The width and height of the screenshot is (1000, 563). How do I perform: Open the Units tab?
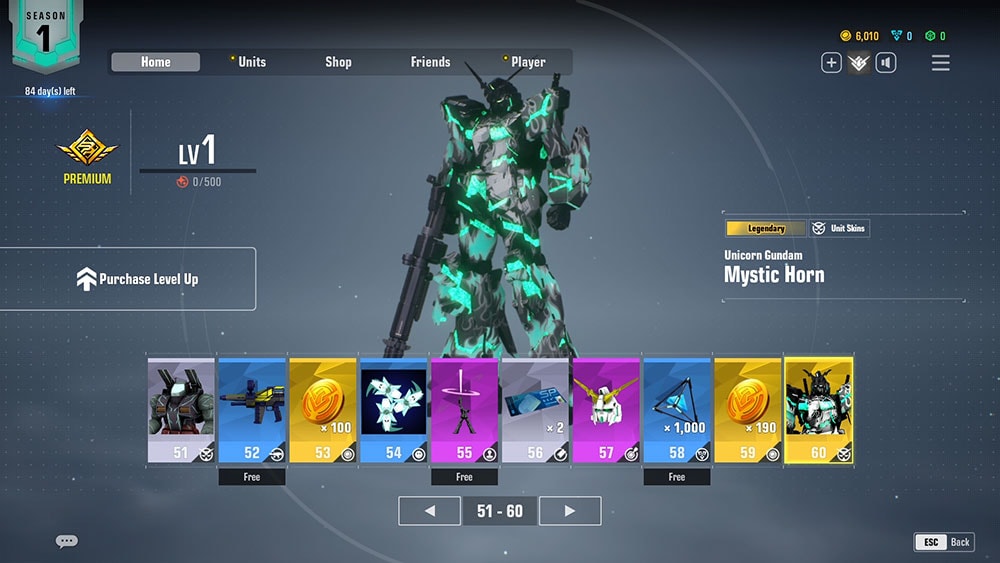point(252,62)
